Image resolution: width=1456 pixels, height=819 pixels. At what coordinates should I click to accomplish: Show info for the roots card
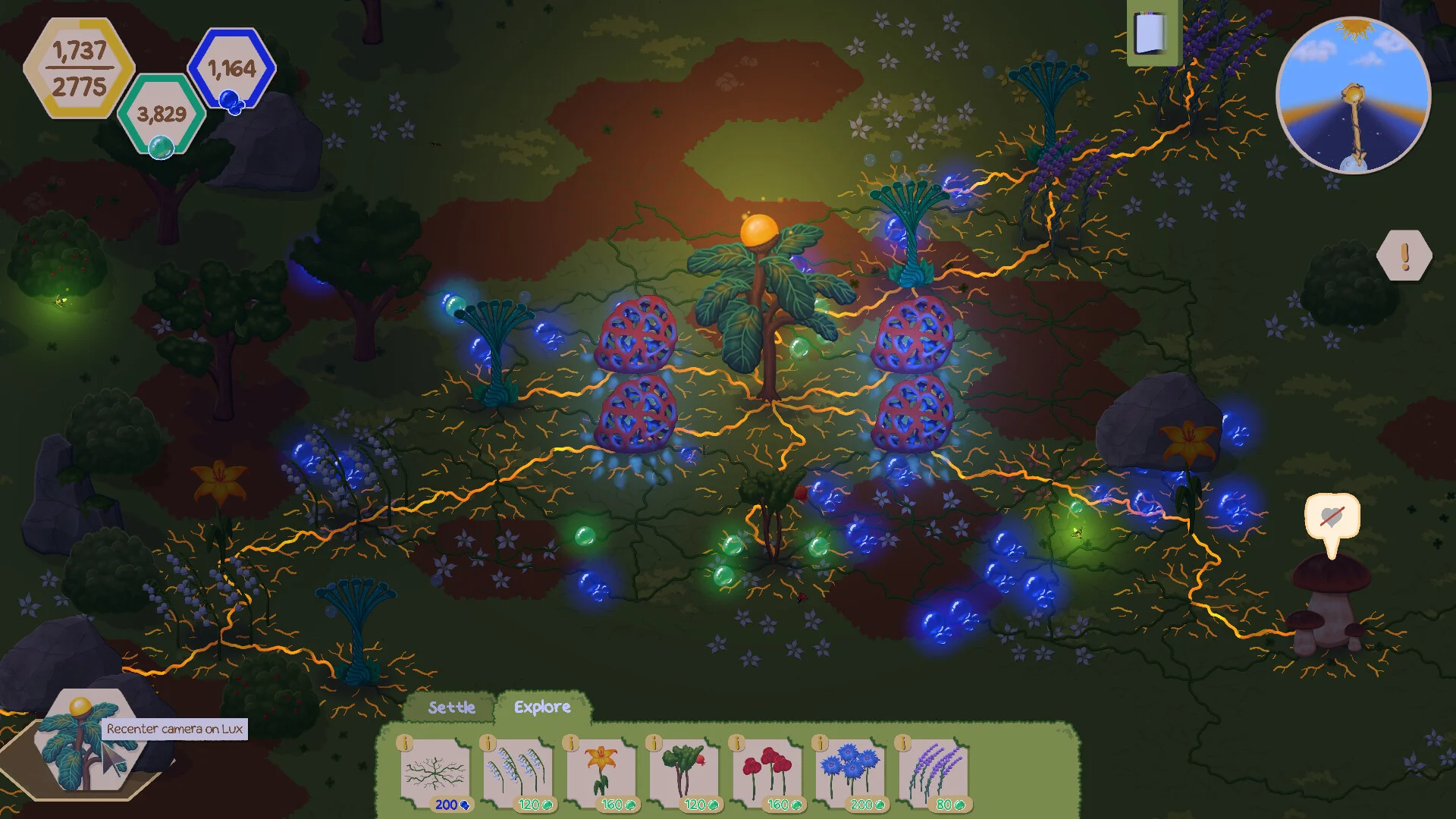[404, 743]
